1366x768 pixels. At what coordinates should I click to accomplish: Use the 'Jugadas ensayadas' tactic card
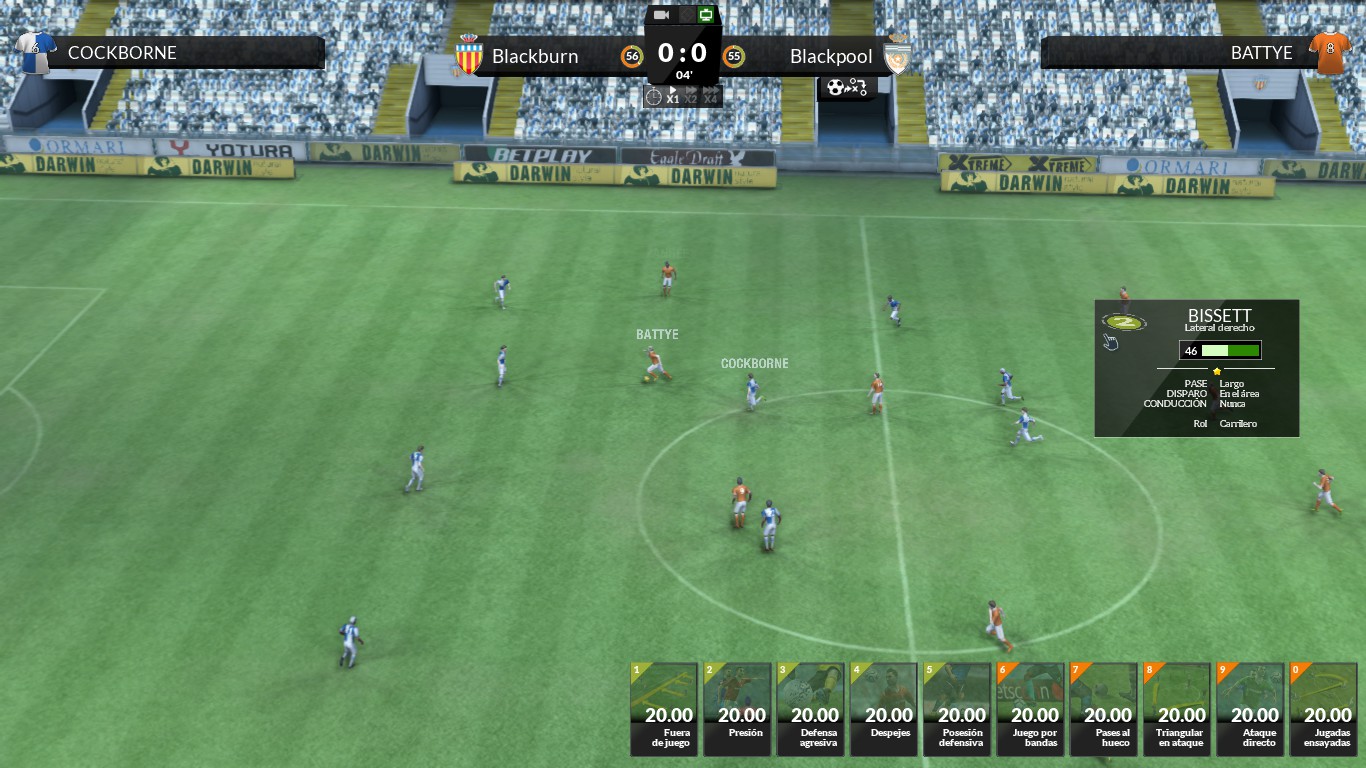tap(1325, 709)
